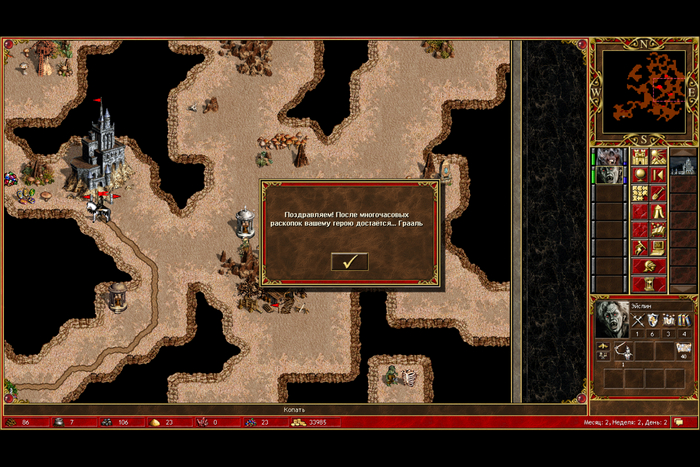The height and width of the screenshot is (467, 700).
Task: Open the kingdom overview castle button
Action: click(x=640, y=157)
